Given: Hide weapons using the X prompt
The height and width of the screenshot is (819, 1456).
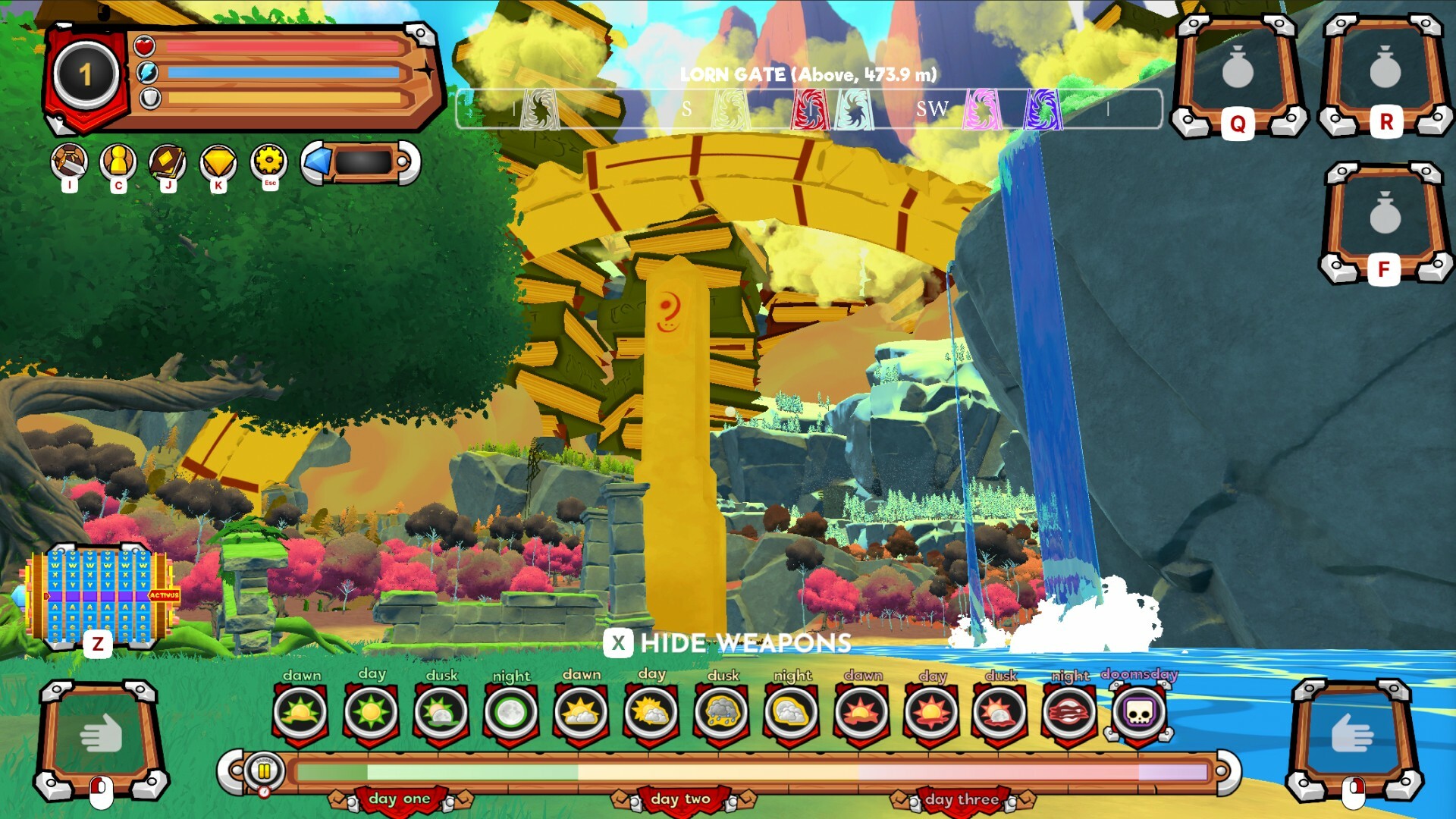Looking at the screenshot, I should tap(619, 644).
